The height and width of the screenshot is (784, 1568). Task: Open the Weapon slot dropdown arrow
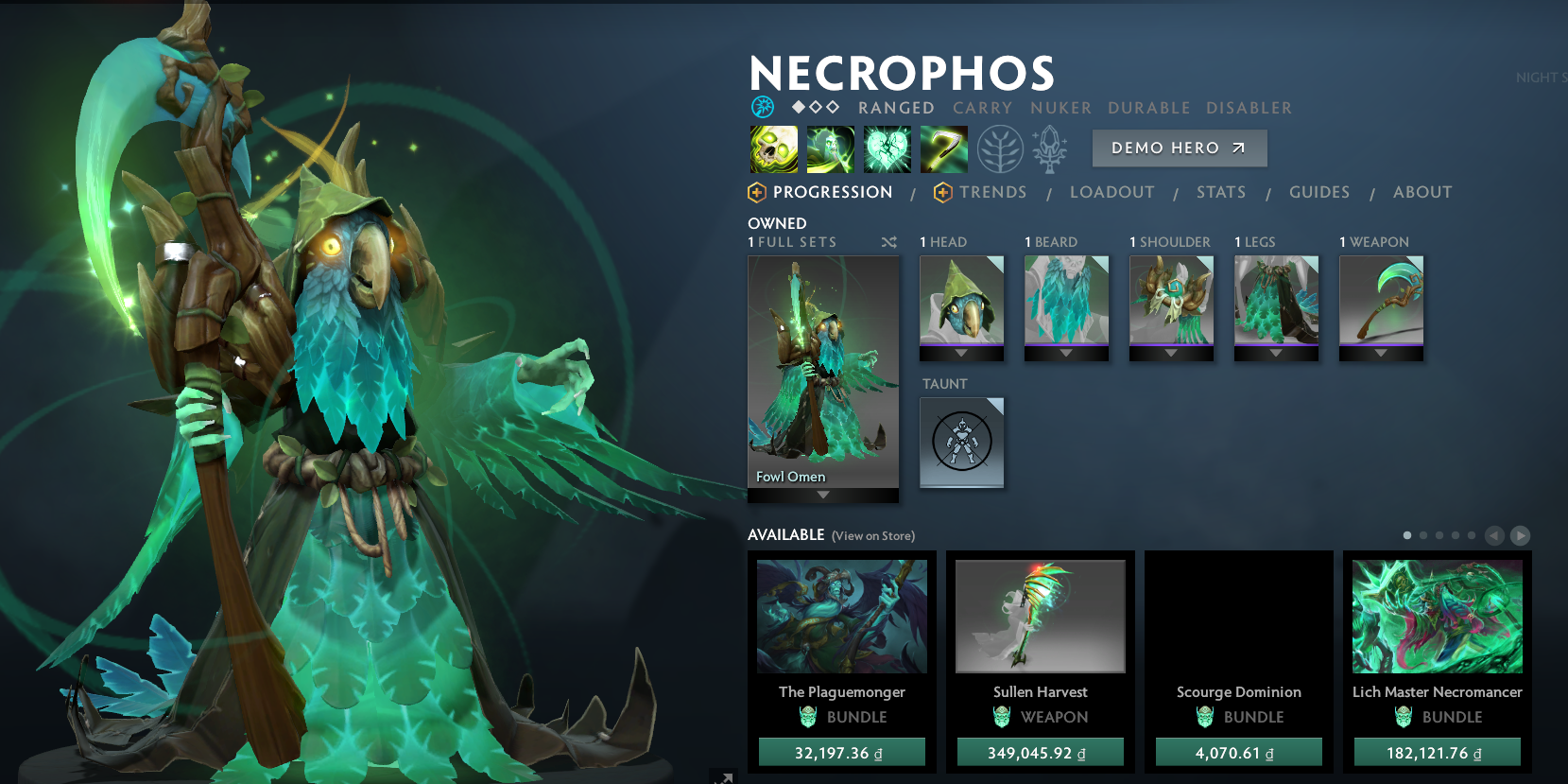coord(1380,351)
